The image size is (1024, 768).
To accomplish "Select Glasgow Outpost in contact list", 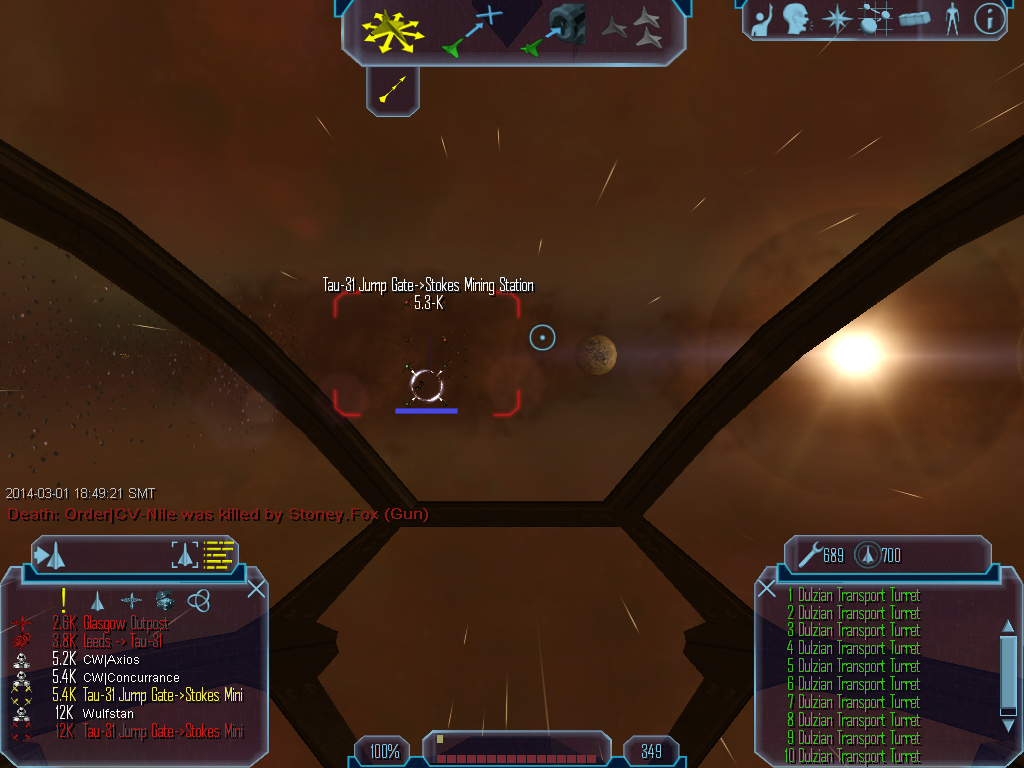I will pyautogui.click(x=126, y=623).
